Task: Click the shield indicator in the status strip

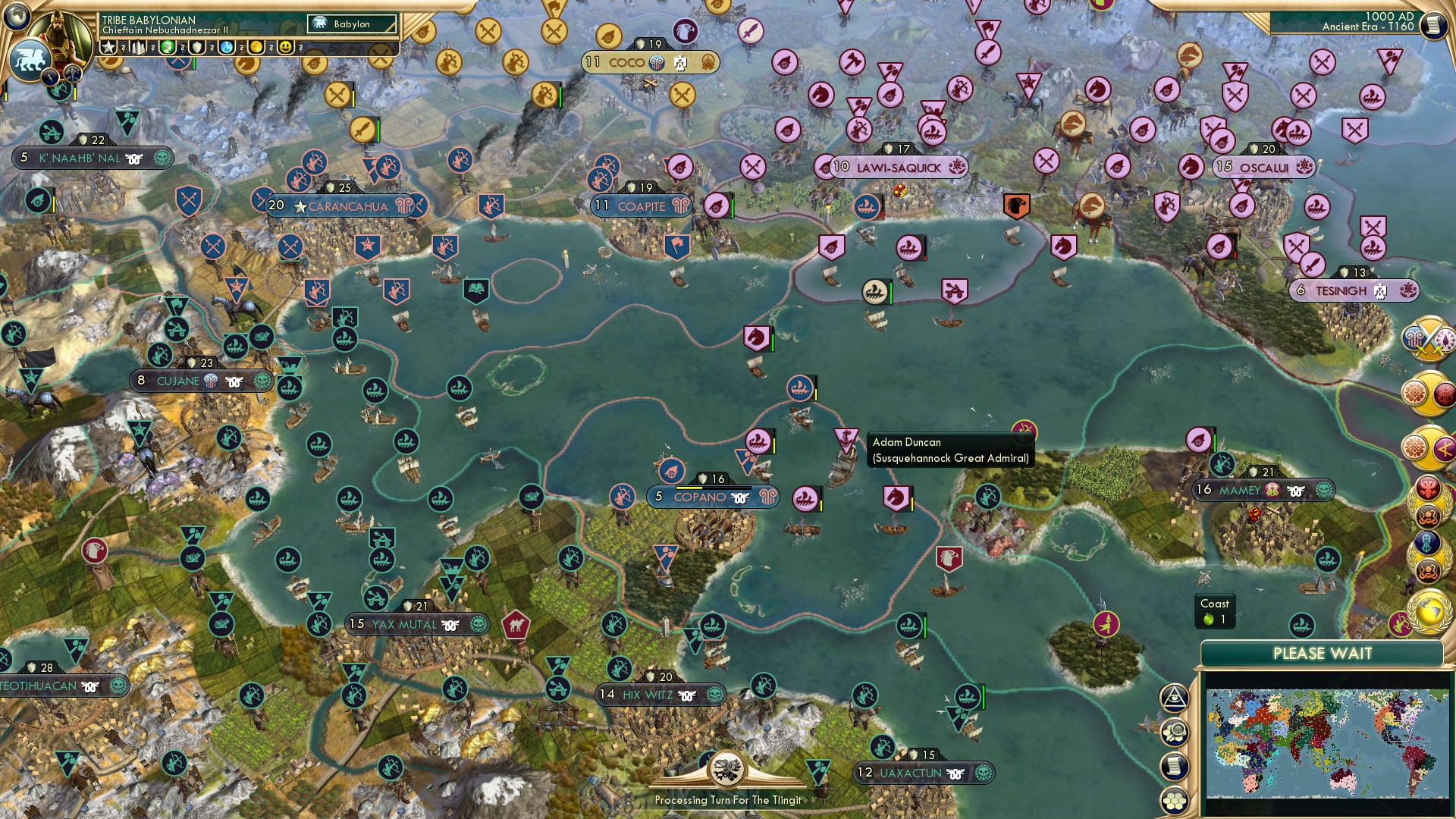Action: point(196,48)
